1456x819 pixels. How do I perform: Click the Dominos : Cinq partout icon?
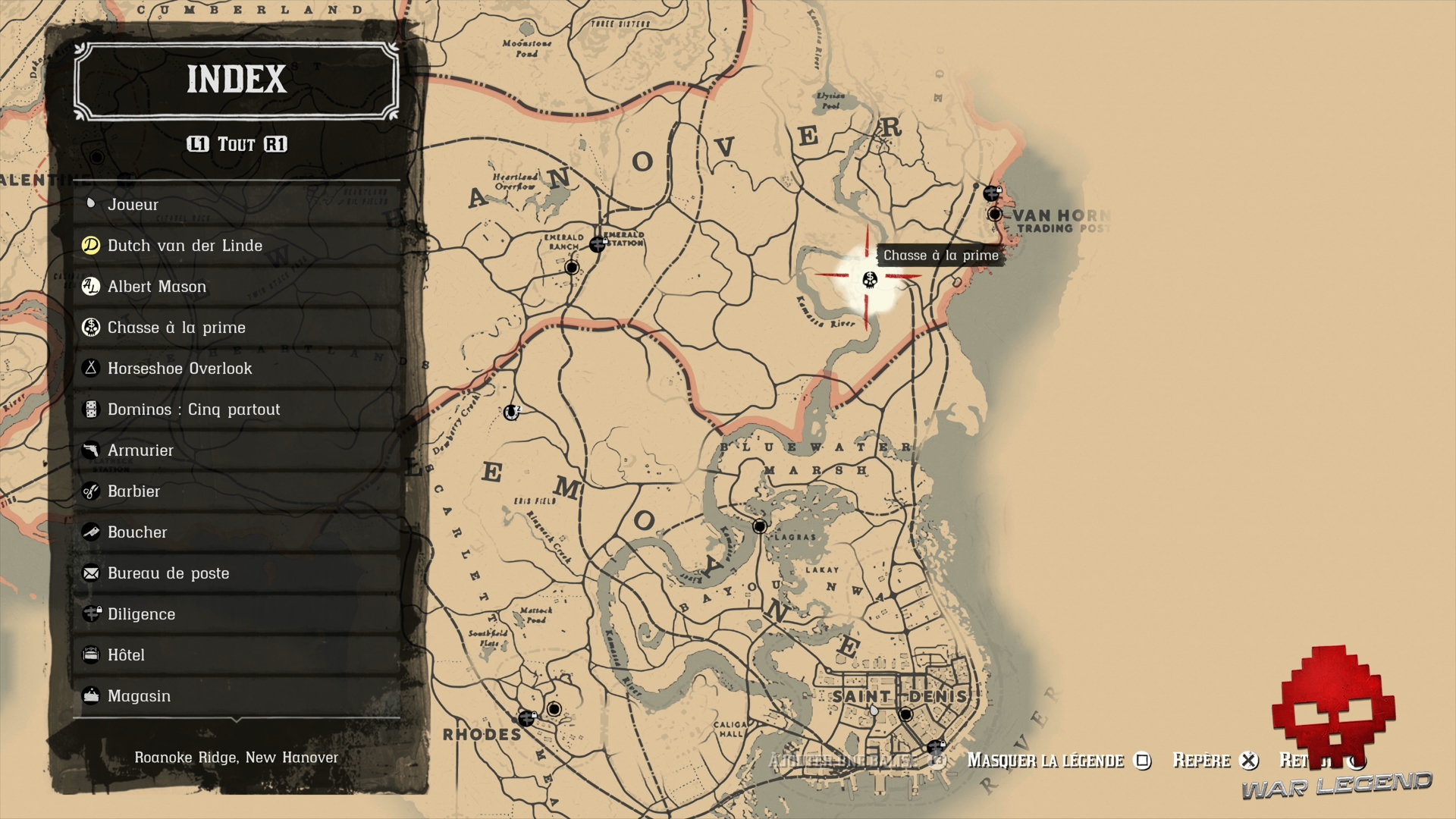click(x=91, y=409)
